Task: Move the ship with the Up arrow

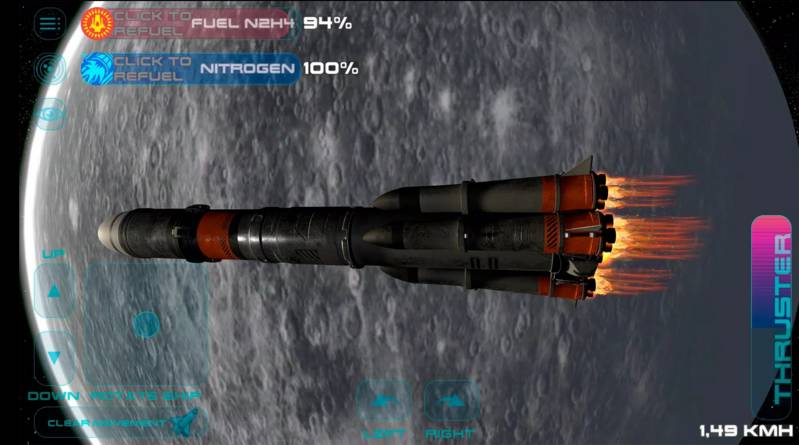Action: click(x=55, y=291)
